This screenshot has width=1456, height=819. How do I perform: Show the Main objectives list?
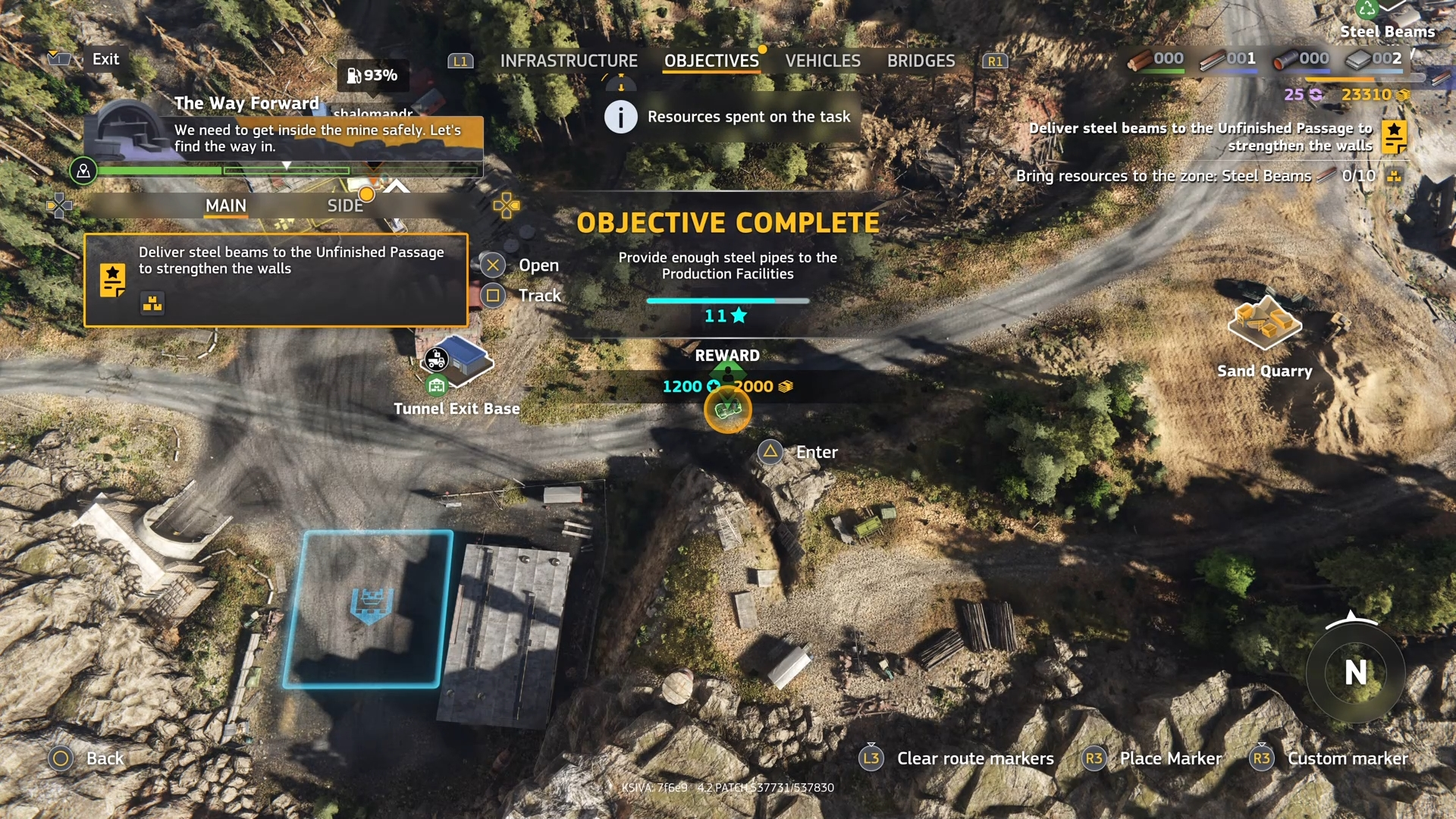(226, 206)
